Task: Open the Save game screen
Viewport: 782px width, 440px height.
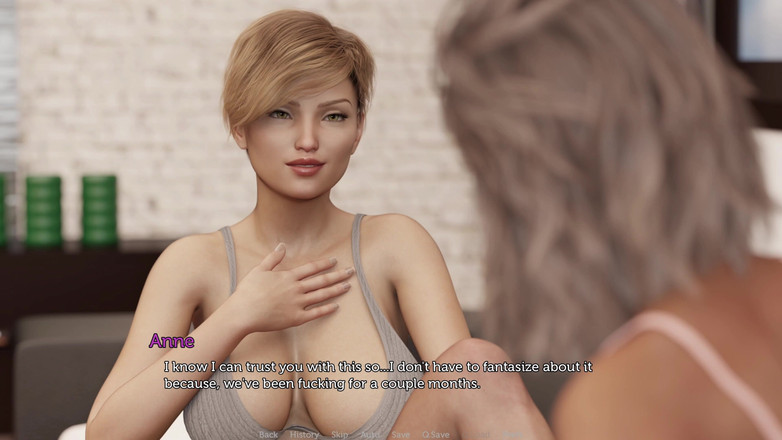Action: click(x=401, y=435)
